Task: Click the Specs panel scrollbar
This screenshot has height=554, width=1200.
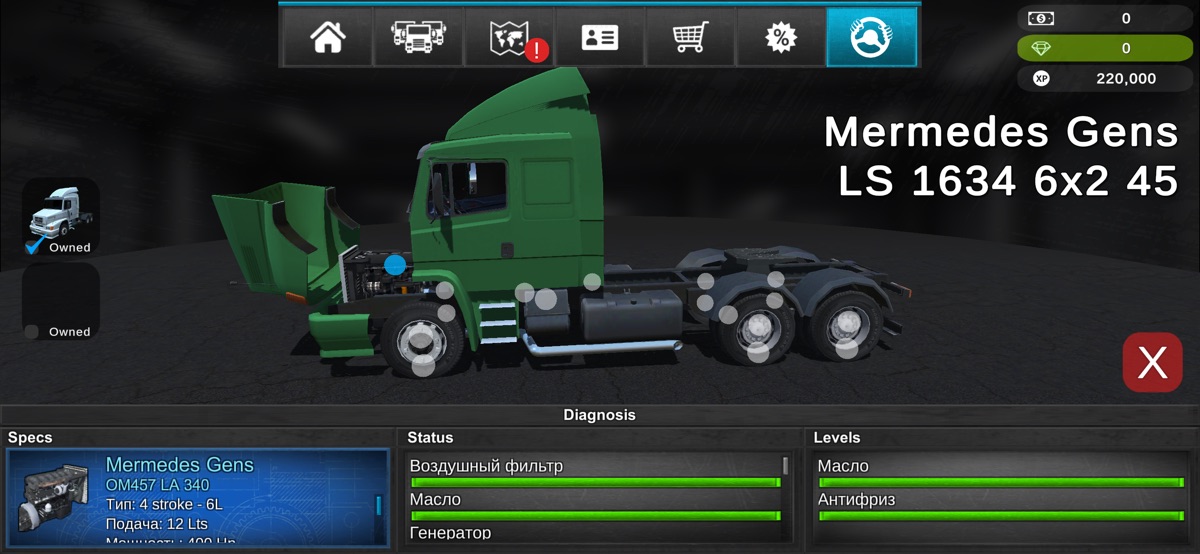Action: [378, 505]
